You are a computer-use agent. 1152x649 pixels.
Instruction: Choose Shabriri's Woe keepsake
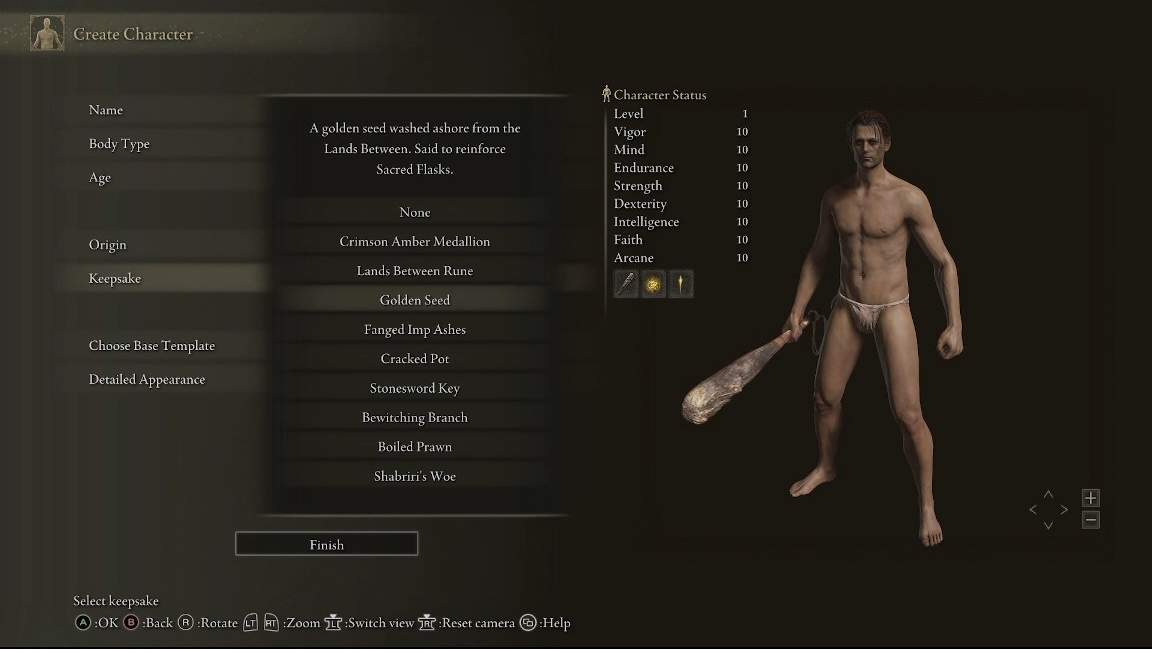[x=414, y=476]
